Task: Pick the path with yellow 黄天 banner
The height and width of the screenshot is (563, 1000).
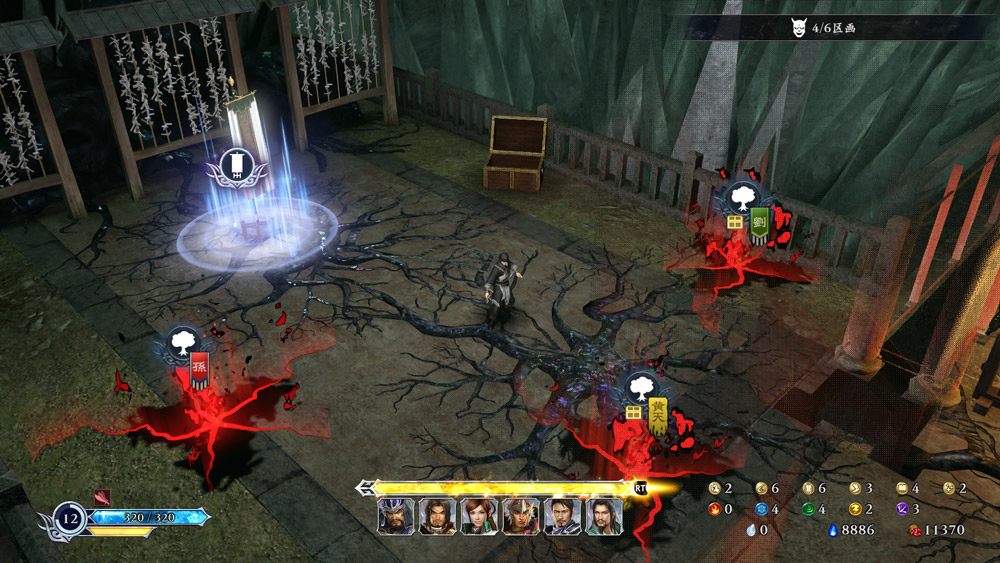Action: point(657,413)
